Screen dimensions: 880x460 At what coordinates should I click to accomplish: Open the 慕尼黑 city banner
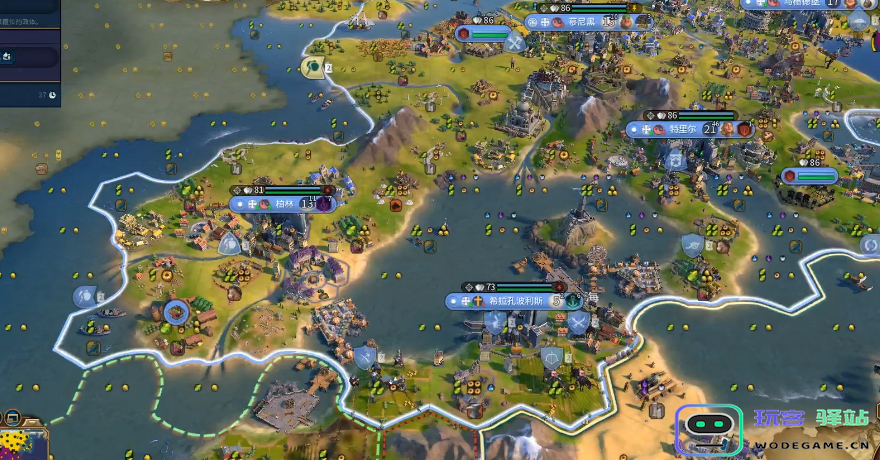(x=580, y=21)
